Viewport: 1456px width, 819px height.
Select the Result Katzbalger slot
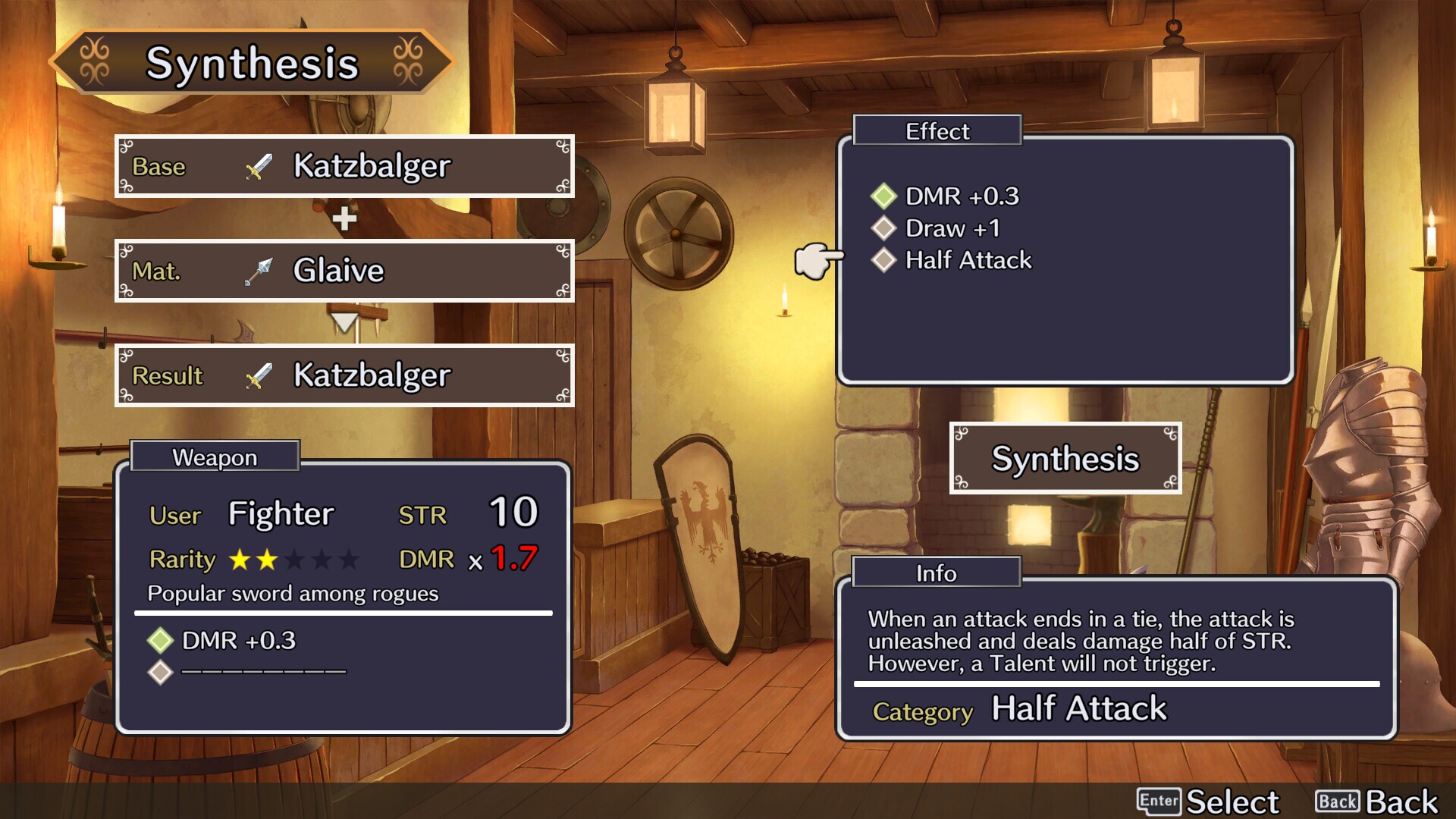pyautogui.click(x=344, y=375)
